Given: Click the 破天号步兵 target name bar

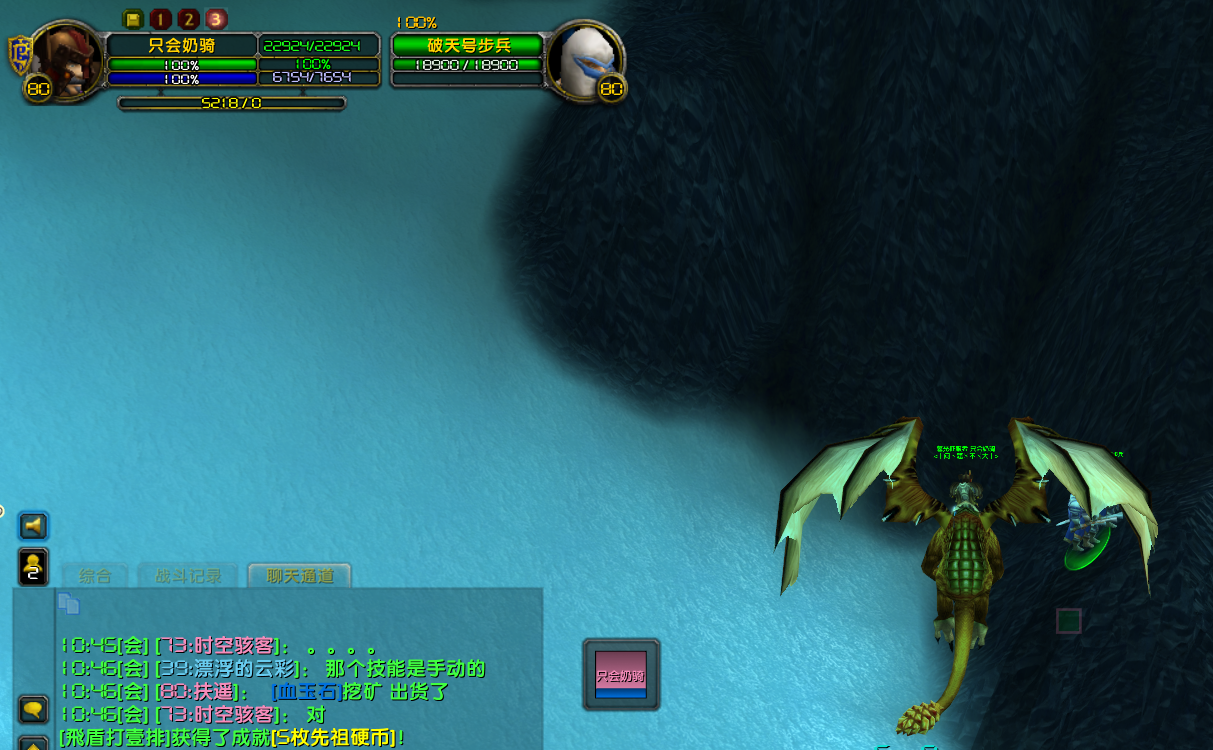Looking at the screenshot, I should pos(467,45).
